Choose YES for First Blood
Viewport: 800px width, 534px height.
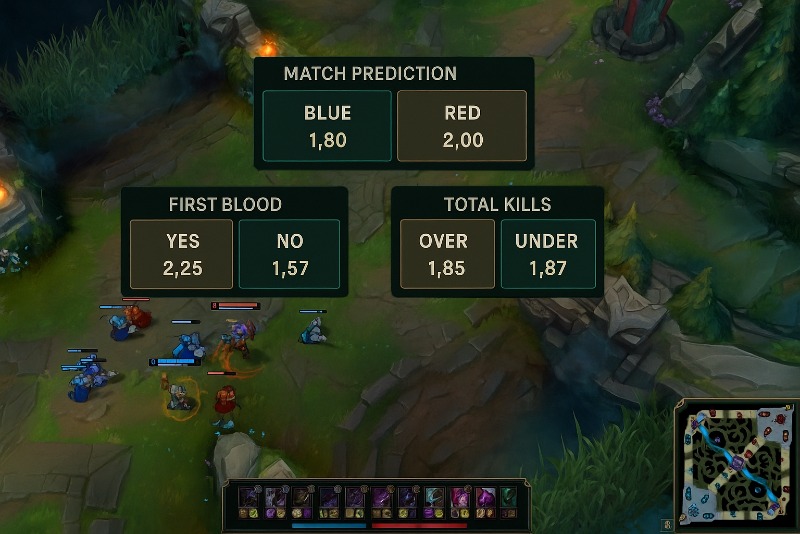point(182,254)
